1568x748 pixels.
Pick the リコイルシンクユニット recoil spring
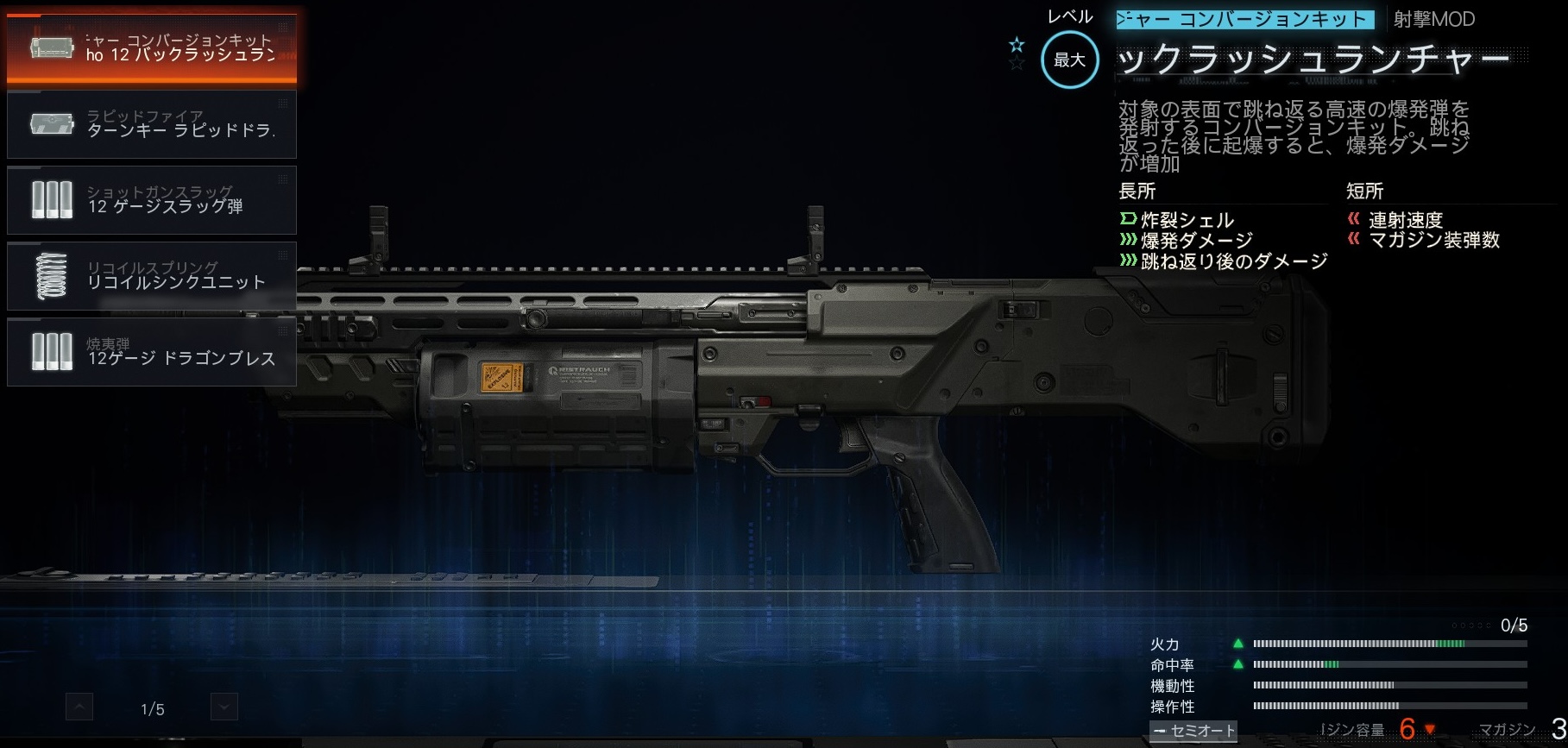(152, 276)
